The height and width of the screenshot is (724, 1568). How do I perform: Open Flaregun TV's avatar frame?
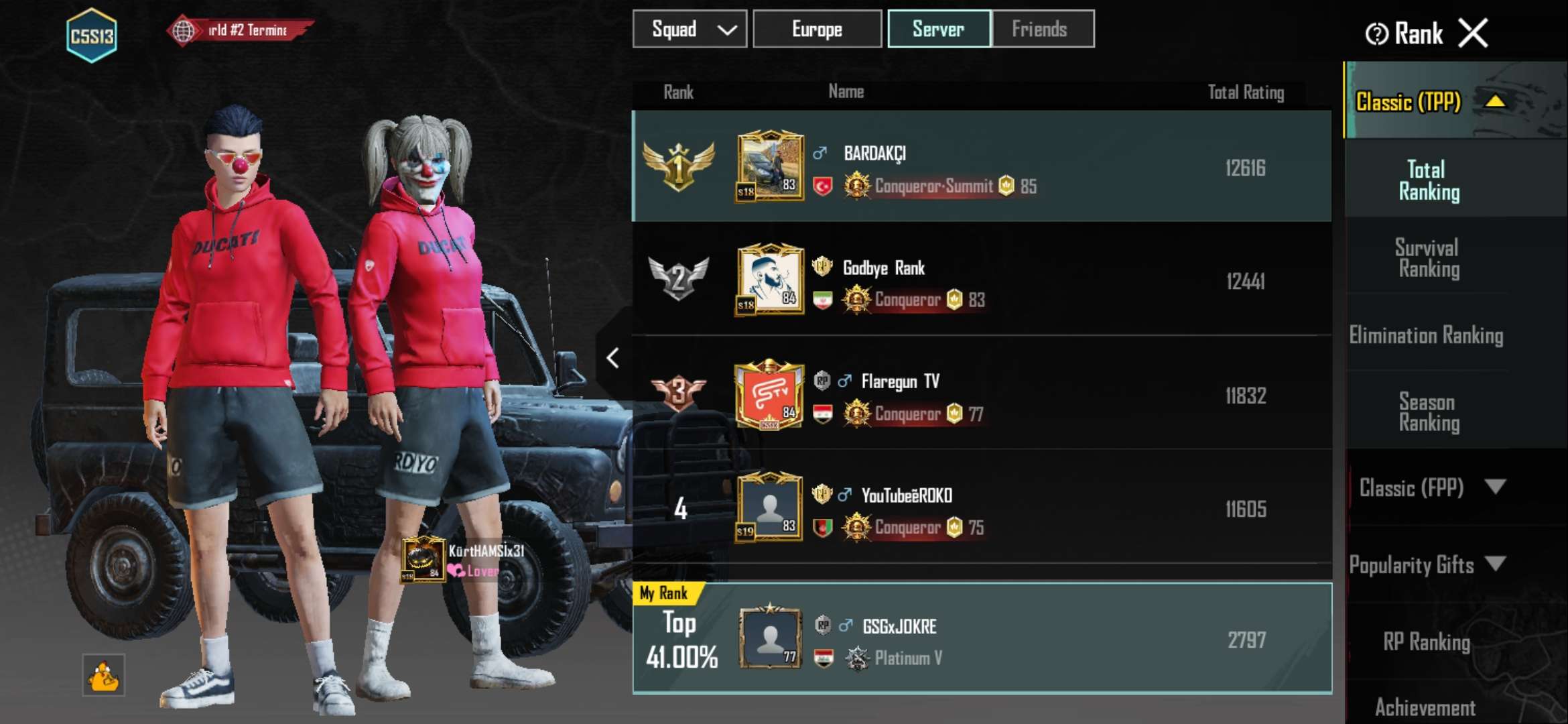[771, 396]
